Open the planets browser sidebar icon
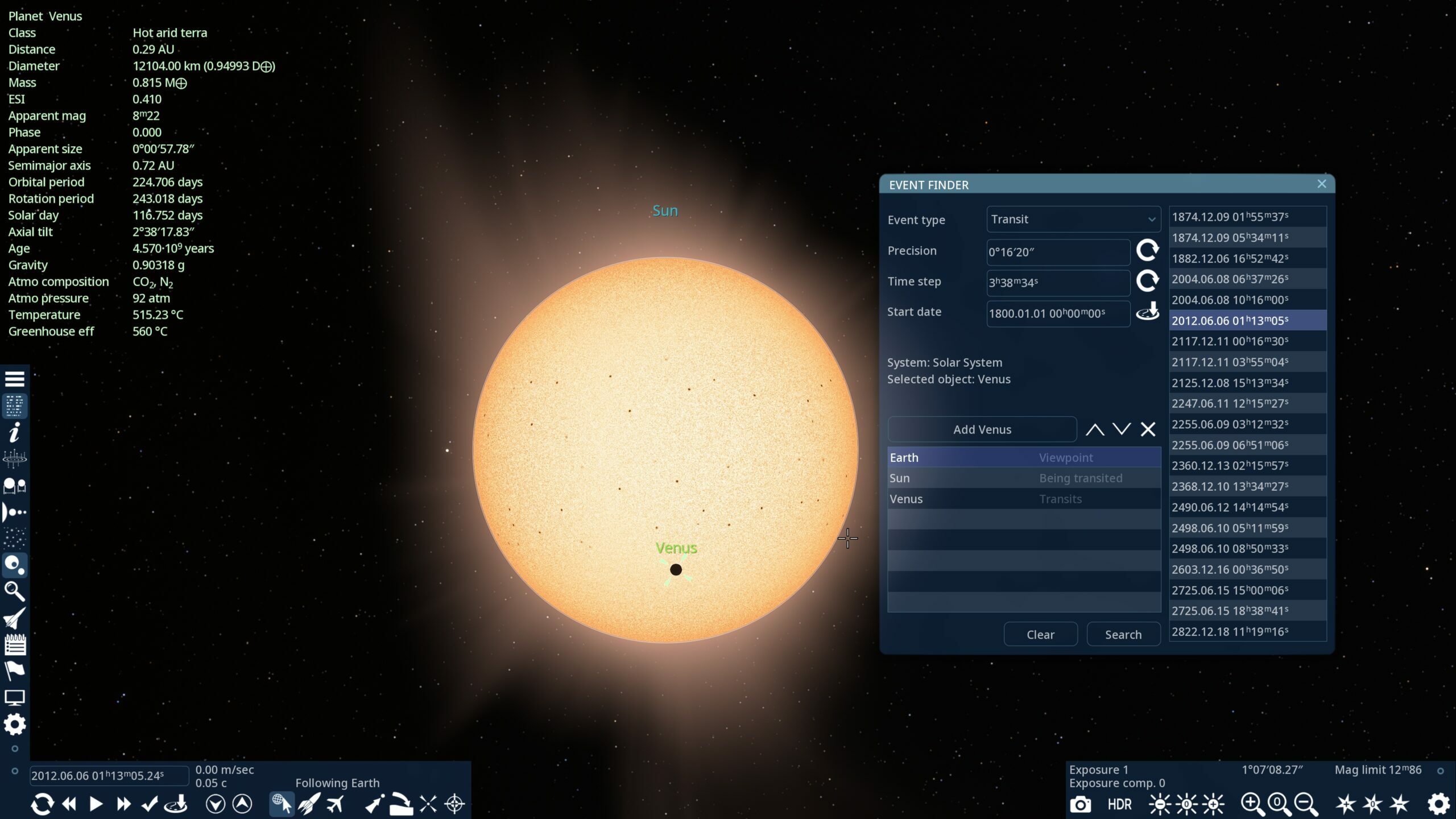Viewport: 1456px width, 819px height. [x=15, y=564]
